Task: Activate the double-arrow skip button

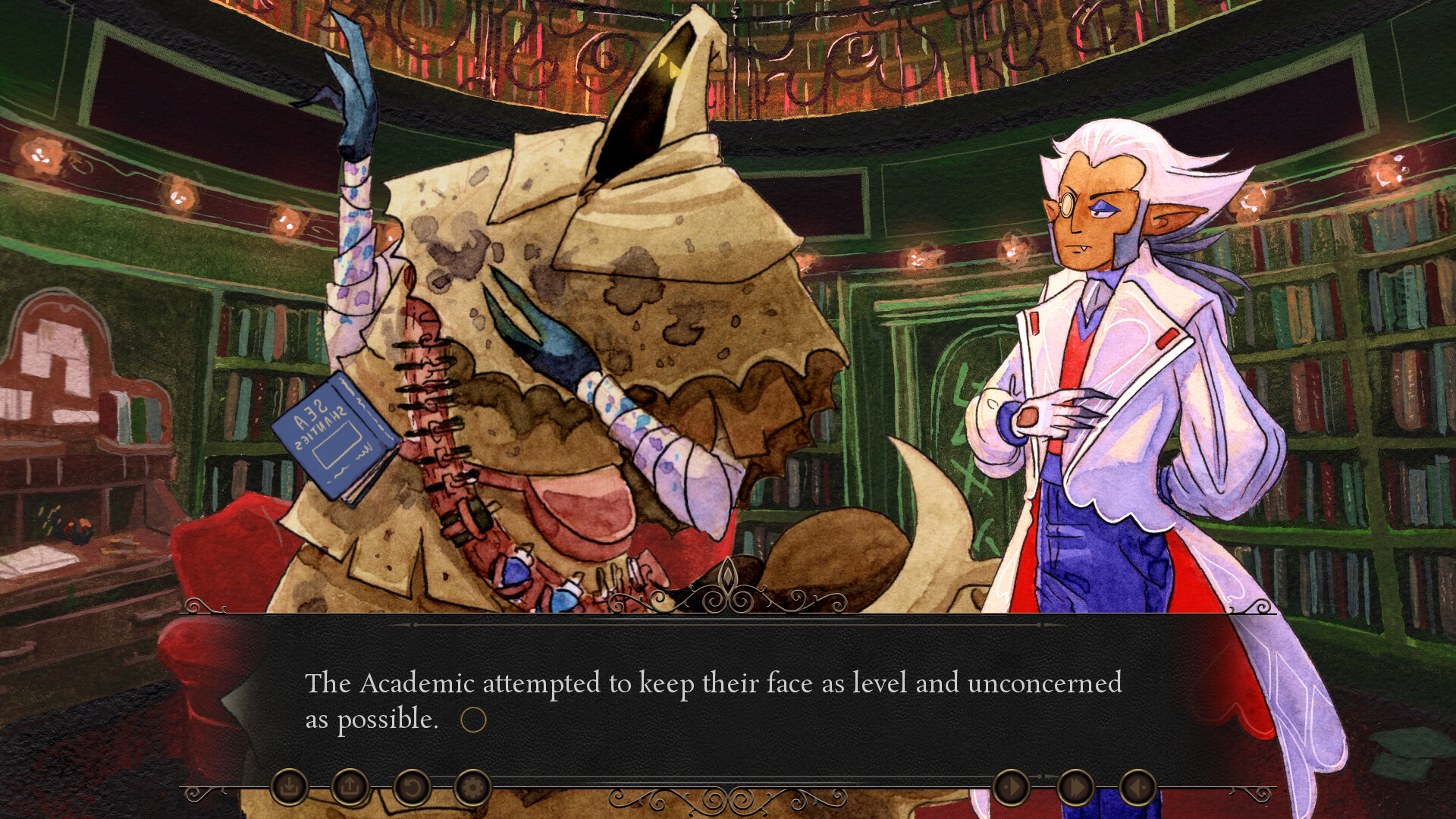Action: (x=1075, y=788)
